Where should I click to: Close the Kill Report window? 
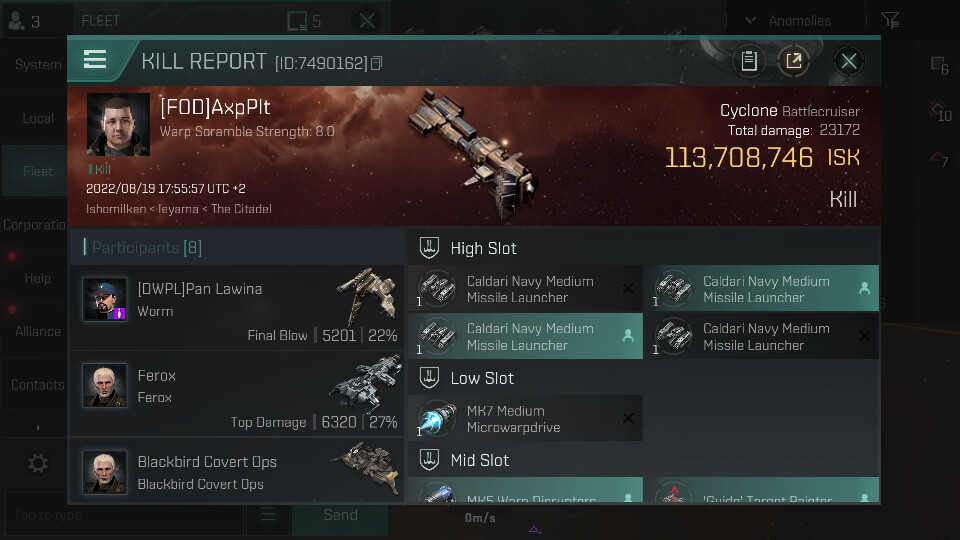[849, 61]
